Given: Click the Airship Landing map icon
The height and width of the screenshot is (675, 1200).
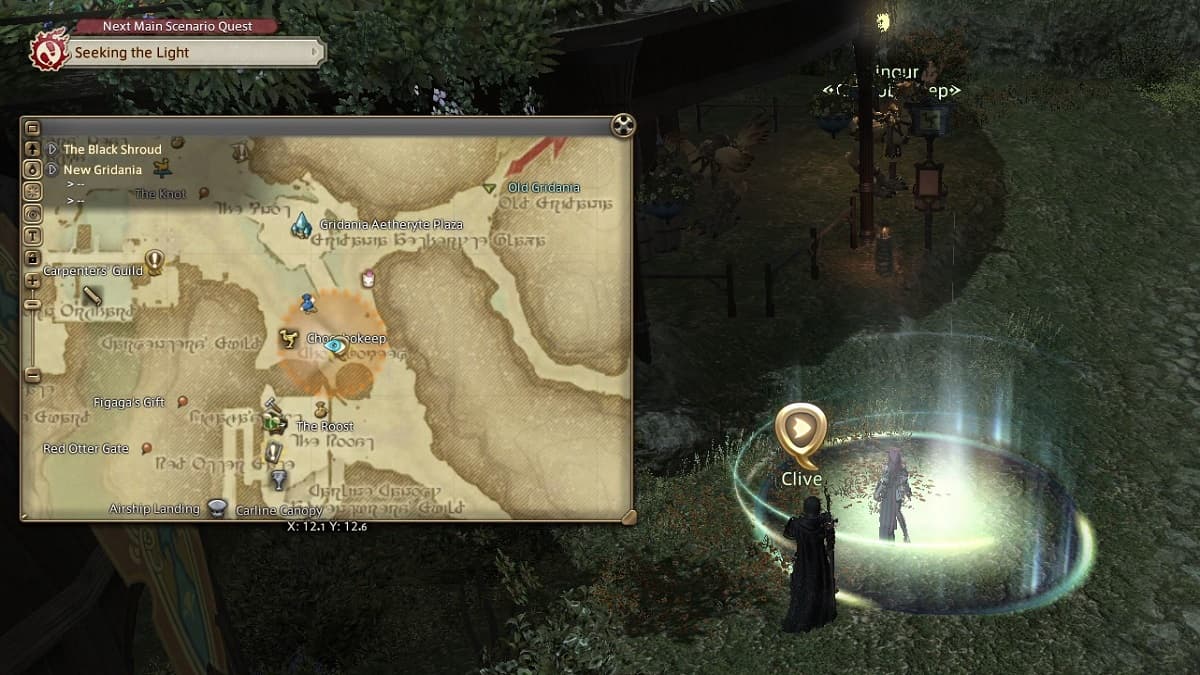Looking at the screenshot, I should (217, 507).
